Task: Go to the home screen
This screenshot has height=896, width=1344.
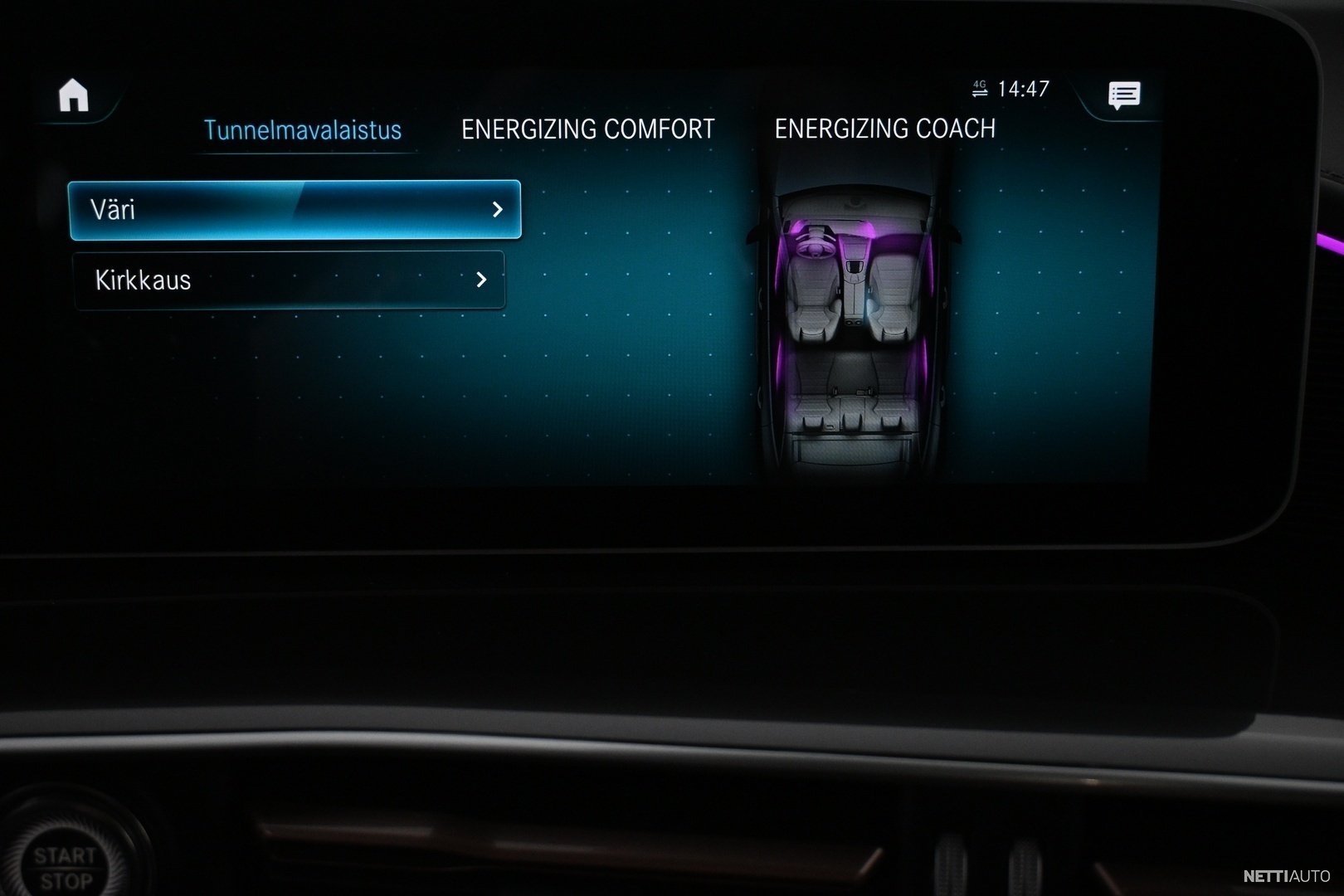Action: (73, 95)
